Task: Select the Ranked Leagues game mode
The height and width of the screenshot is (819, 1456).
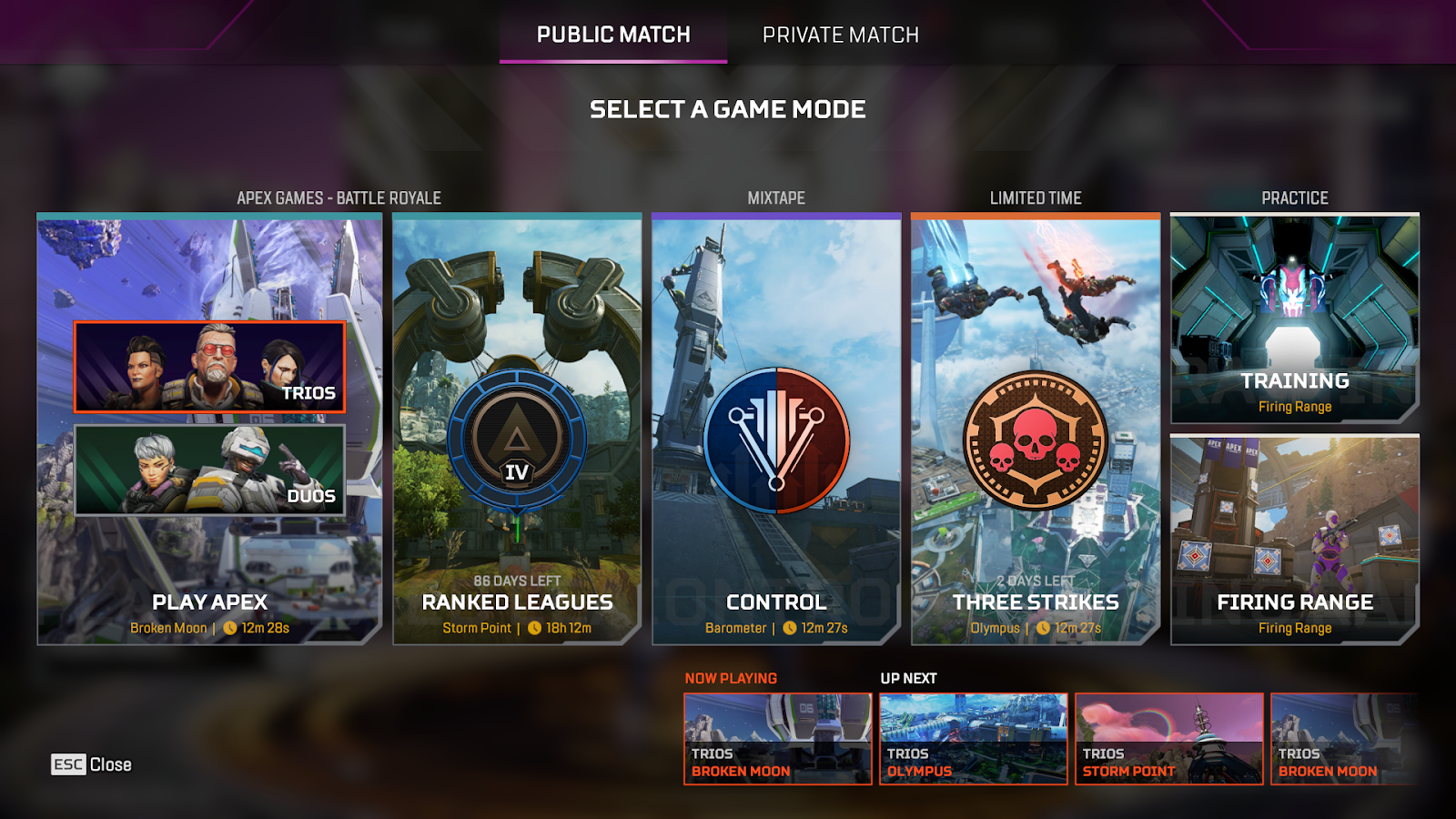Action: [x=517, y=430]
